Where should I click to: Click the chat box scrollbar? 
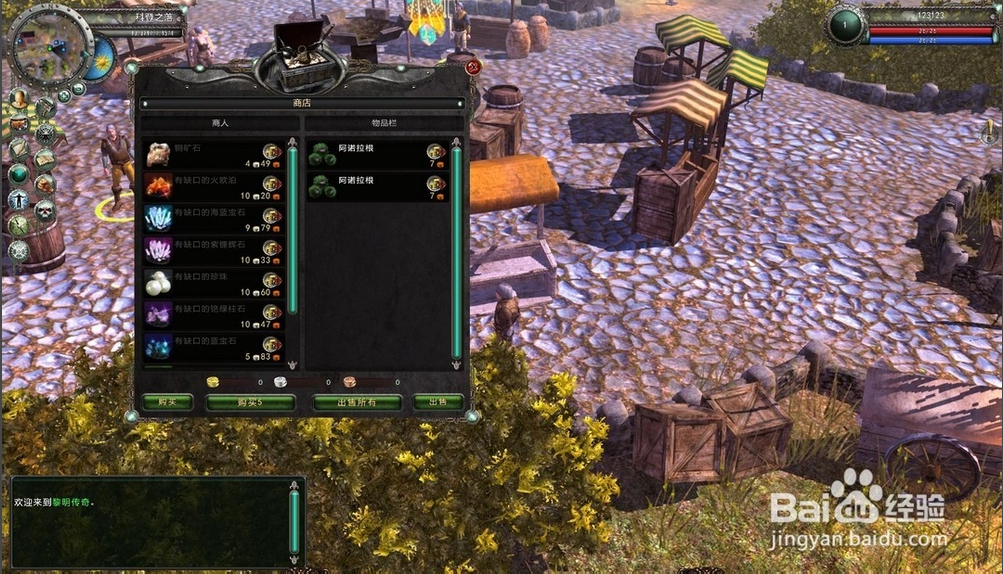294,520
